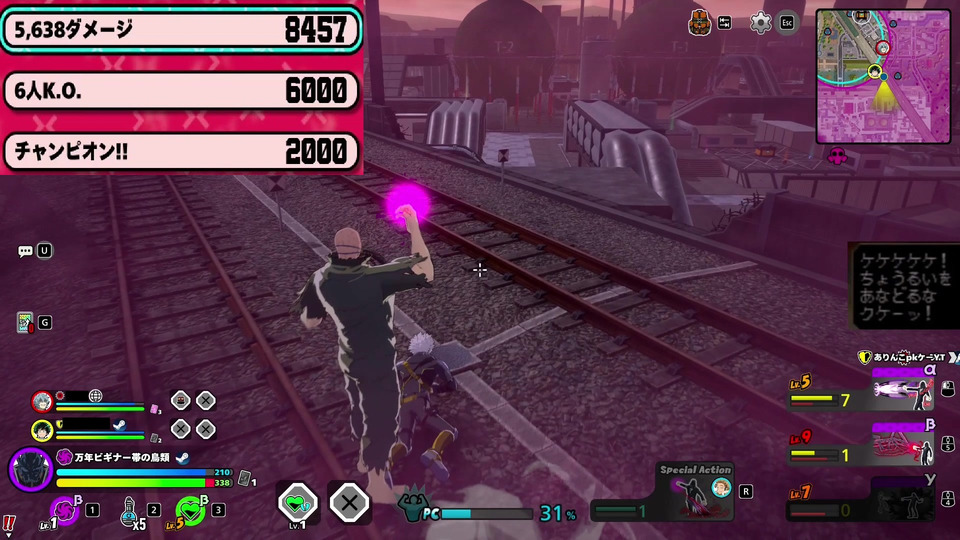Click the 6人K.O. score banner
The image size is (960, 540).
(x=180, y=91)
